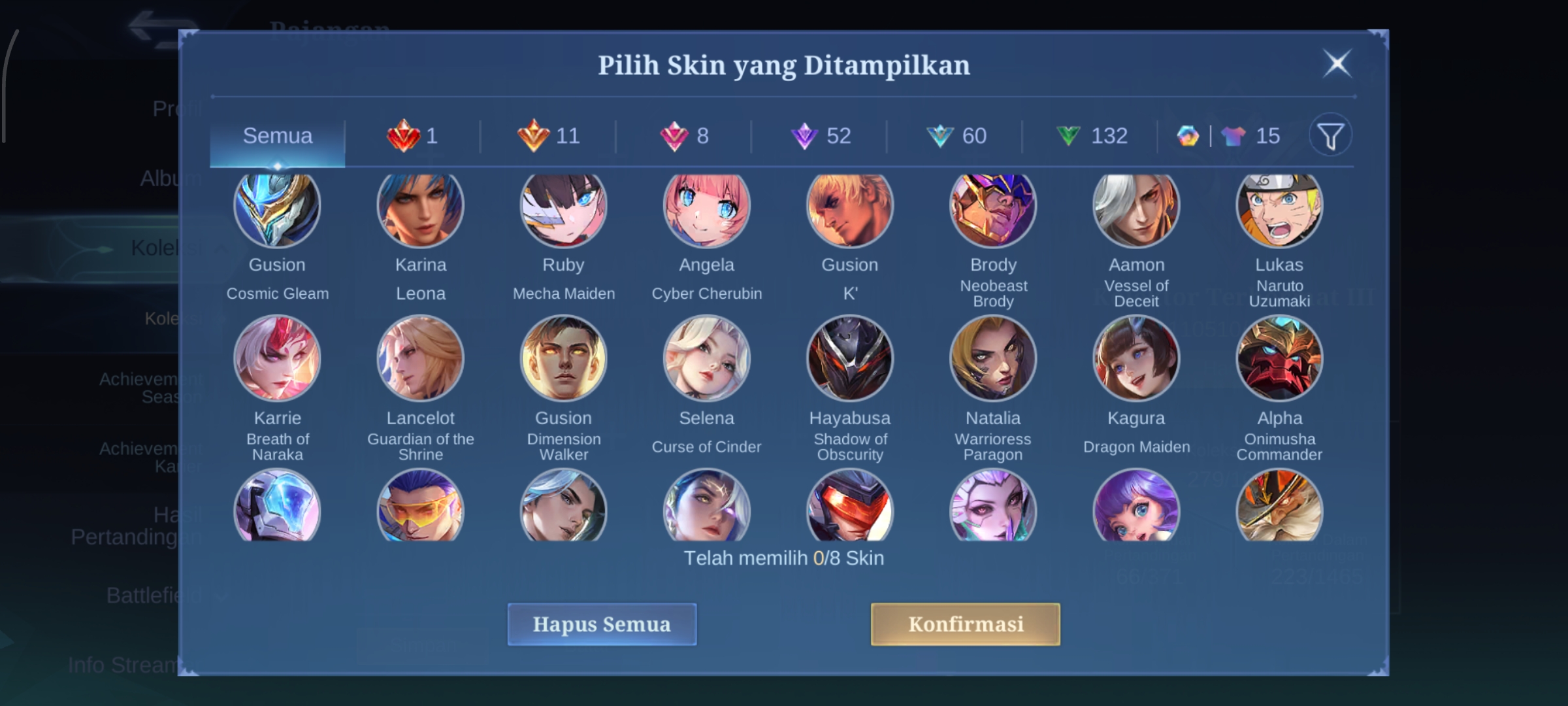Pick Kagura Dragon Maiden skin
Viewport: 1568px width, 706px height.
point(1136,358)
